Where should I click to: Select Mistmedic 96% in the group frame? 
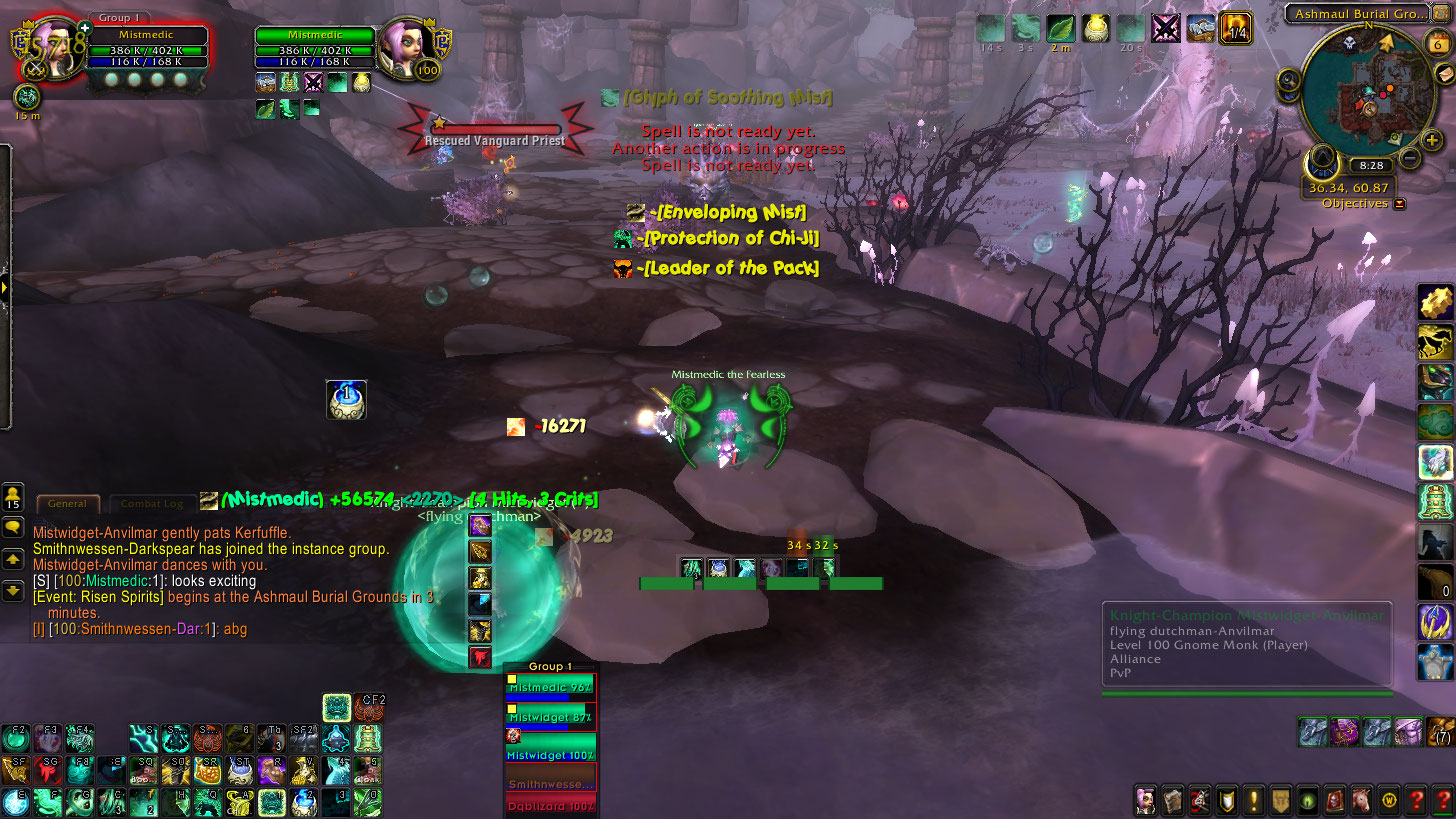pos(551,688)
